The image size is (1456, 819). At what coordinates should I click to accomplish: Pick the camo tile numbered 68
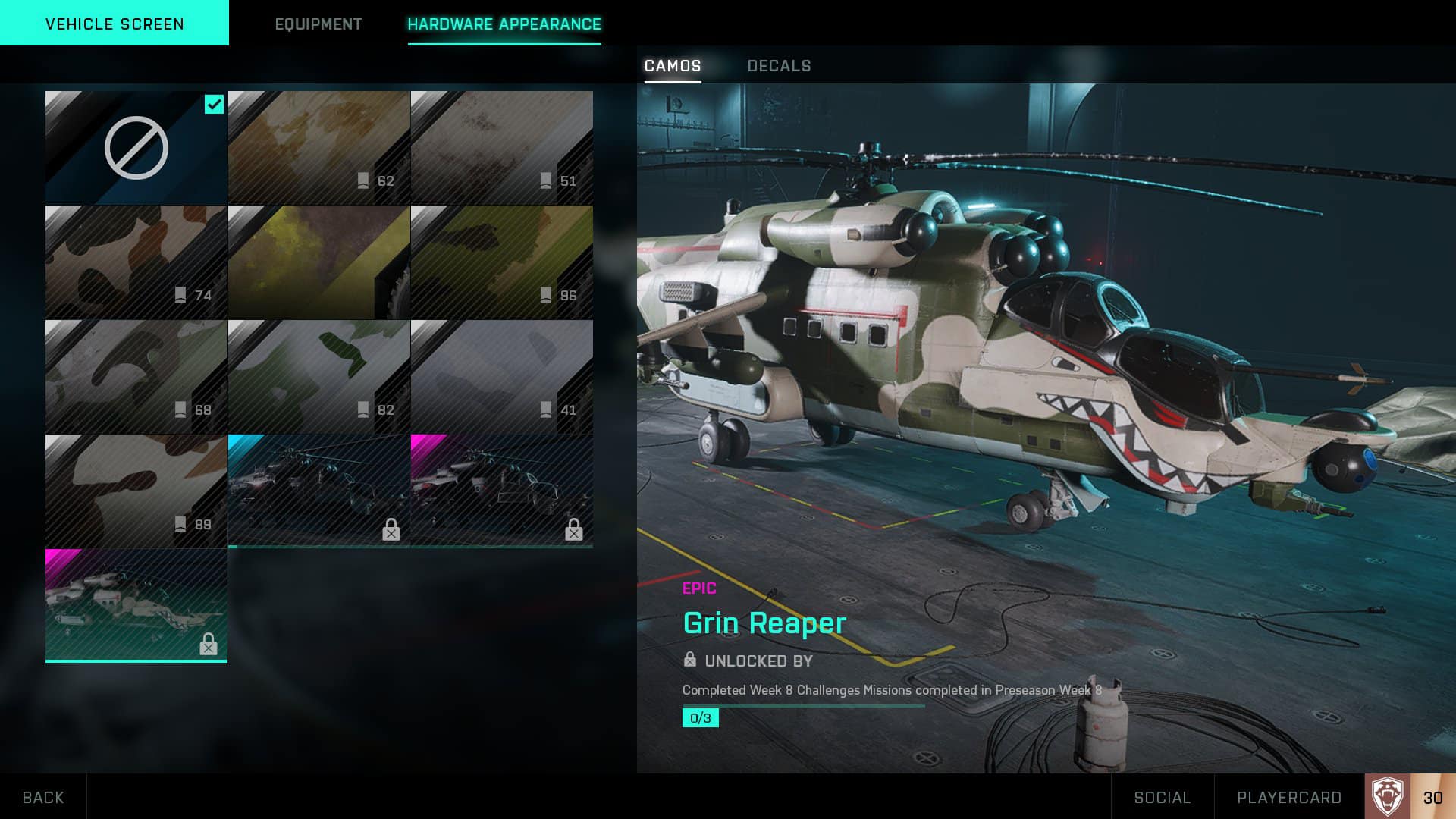tap(136, 377)
